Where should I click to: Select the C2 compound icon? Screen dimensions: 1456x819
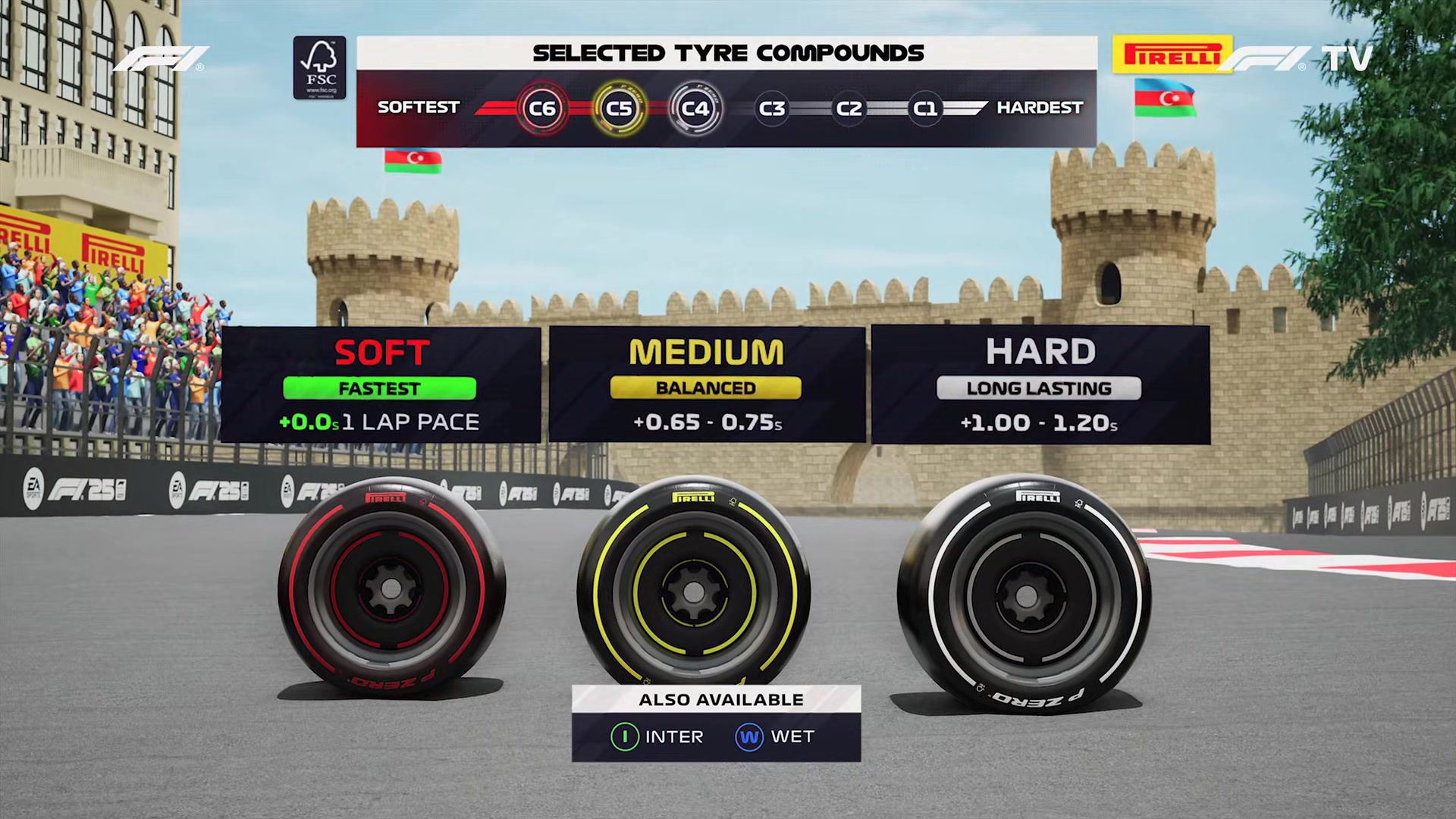point(848,108)
